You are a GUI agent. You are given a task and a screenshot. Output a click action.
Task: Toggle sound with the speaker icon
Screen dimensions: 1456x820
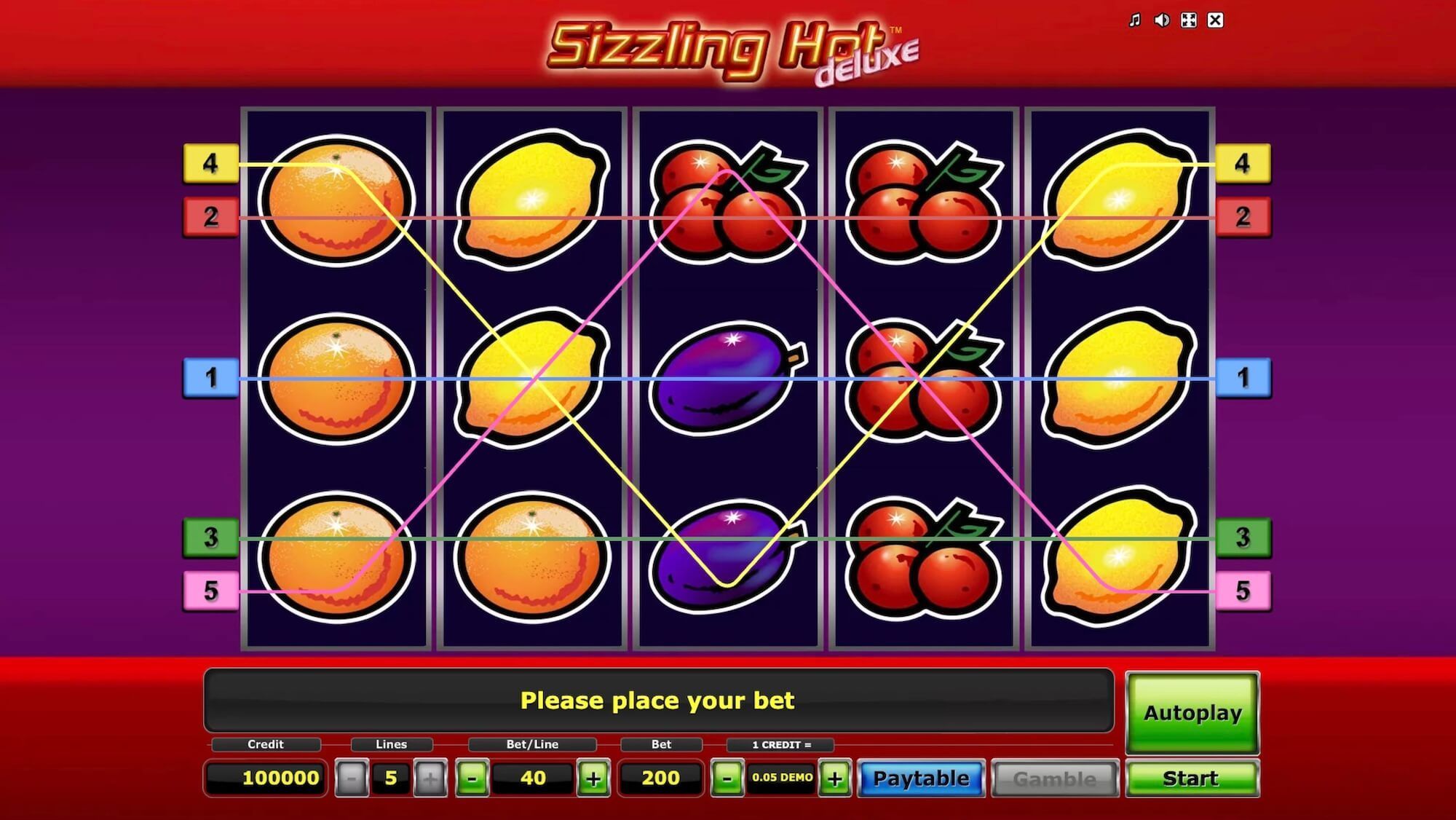tap(1160, 21)
